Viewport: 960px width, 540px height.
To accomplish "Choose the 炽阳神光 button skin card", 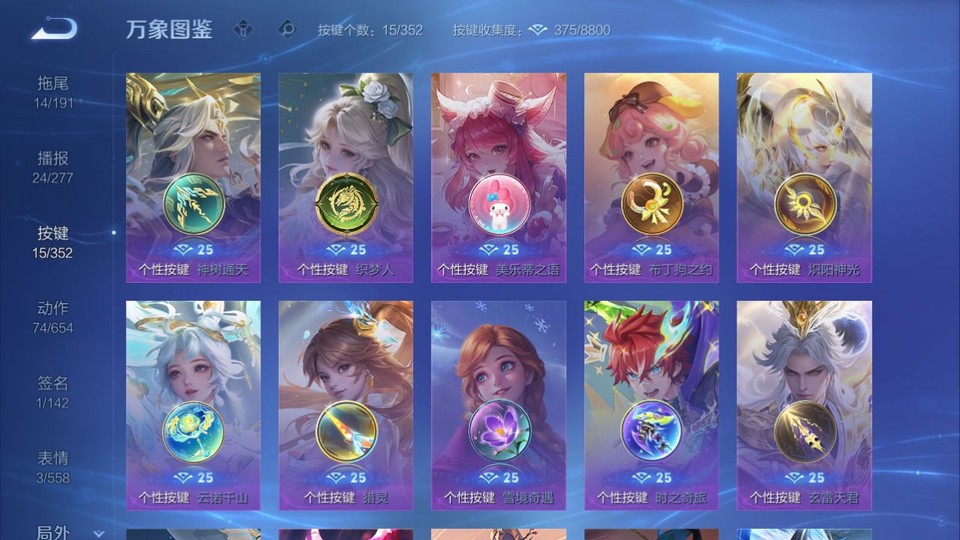I will [x=804, y=177].
